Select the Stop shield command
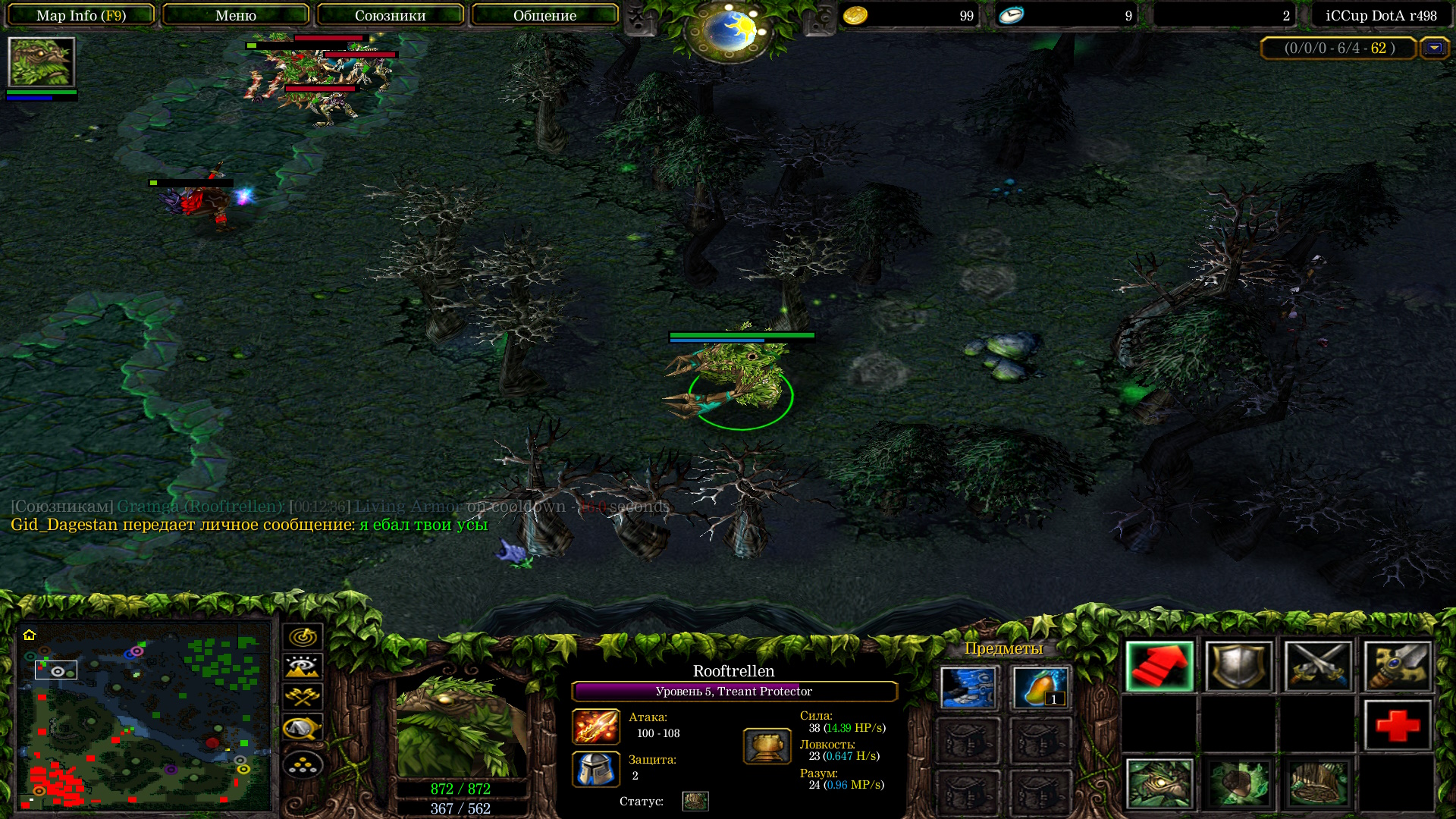This screenshot has width=1456, height=819. pyautogui.click(x=1238, y=667)
